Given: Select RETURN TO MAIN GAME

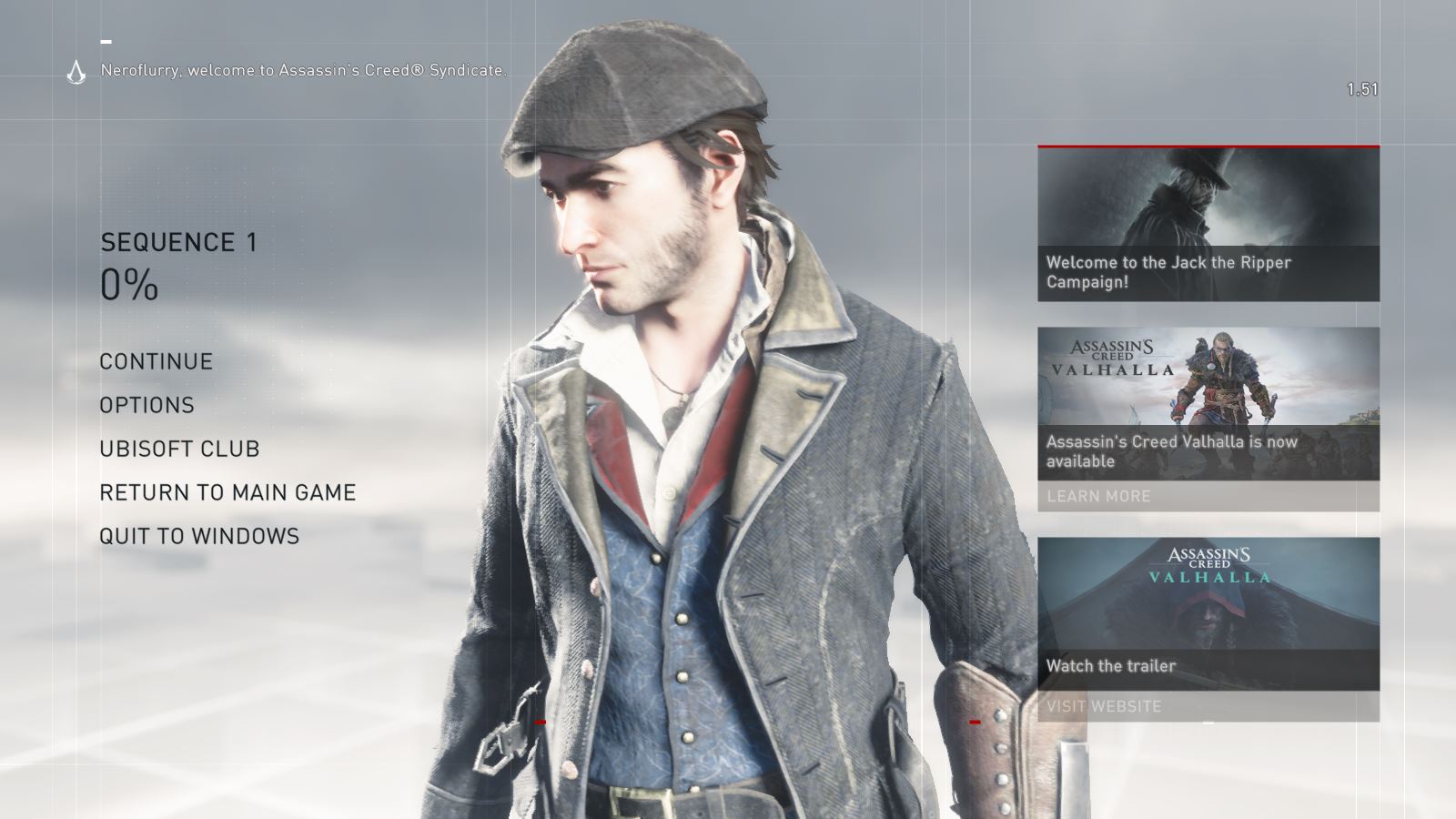Looking at the screenshot, I should (x=227, y=492).
